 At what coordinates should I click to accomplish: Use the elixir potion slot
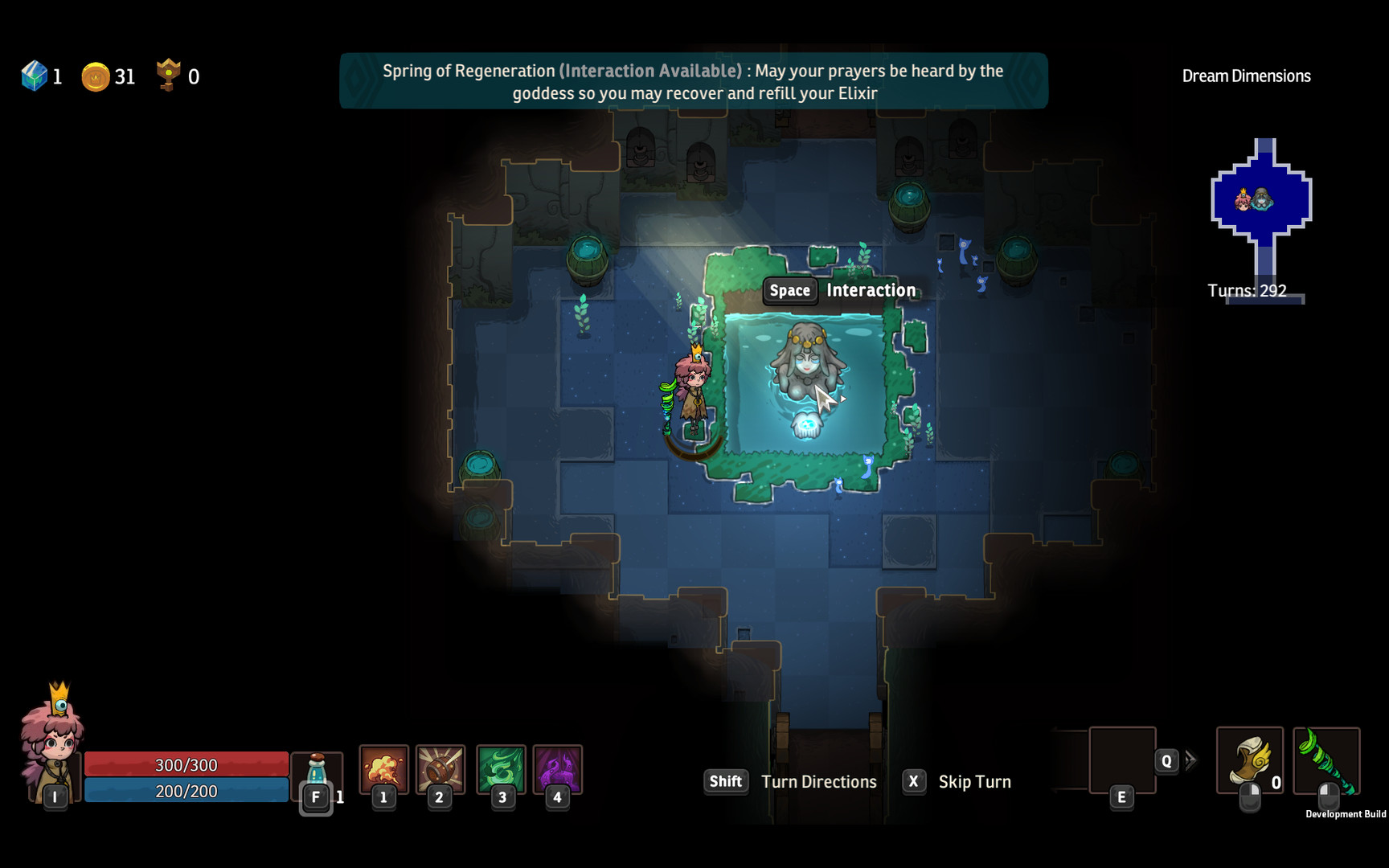tap(317, 773)
